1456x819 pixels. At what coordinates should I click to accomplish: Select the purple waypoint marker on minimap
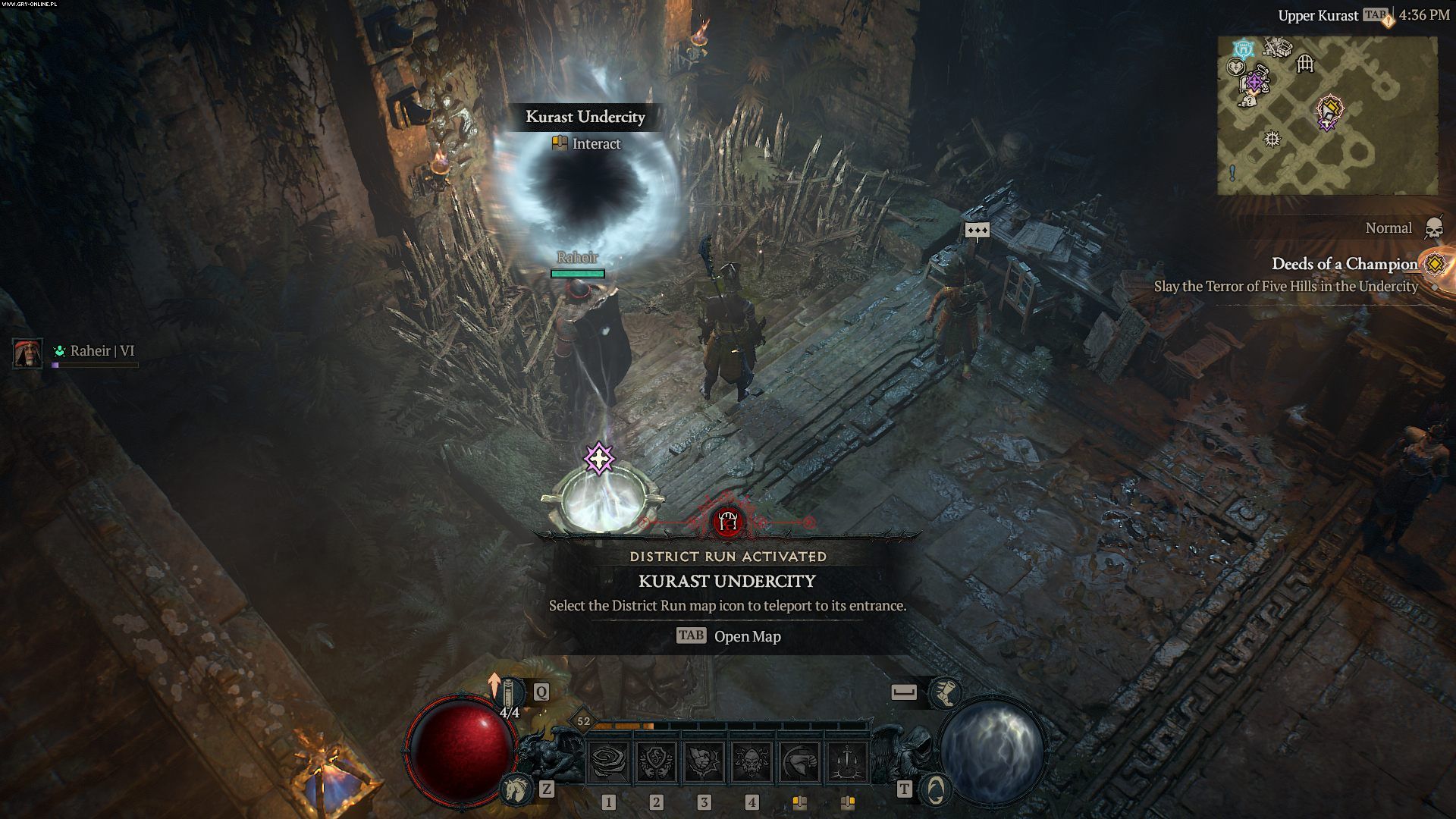tap(1255, 82)
